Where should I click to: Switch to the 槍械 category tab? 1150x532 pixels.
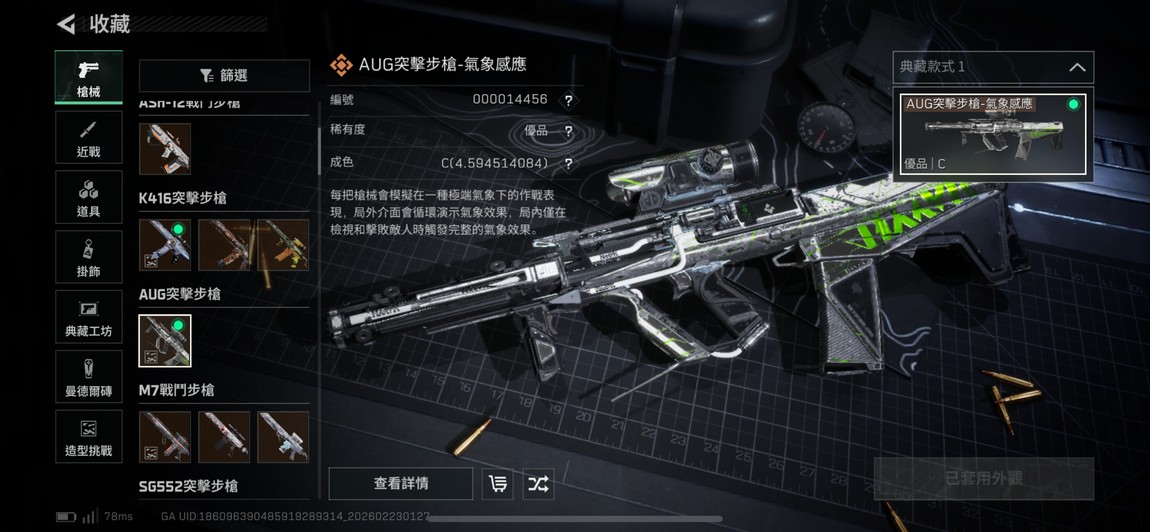[89, 78]
